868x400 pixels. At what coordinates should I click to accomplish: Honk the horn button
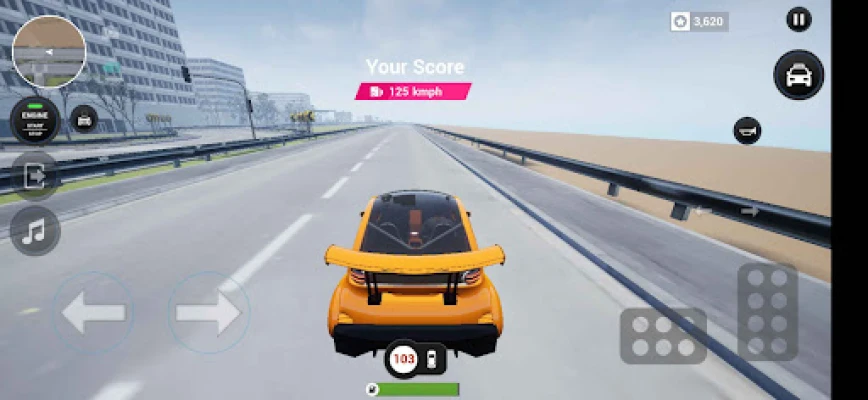(747, 130)
